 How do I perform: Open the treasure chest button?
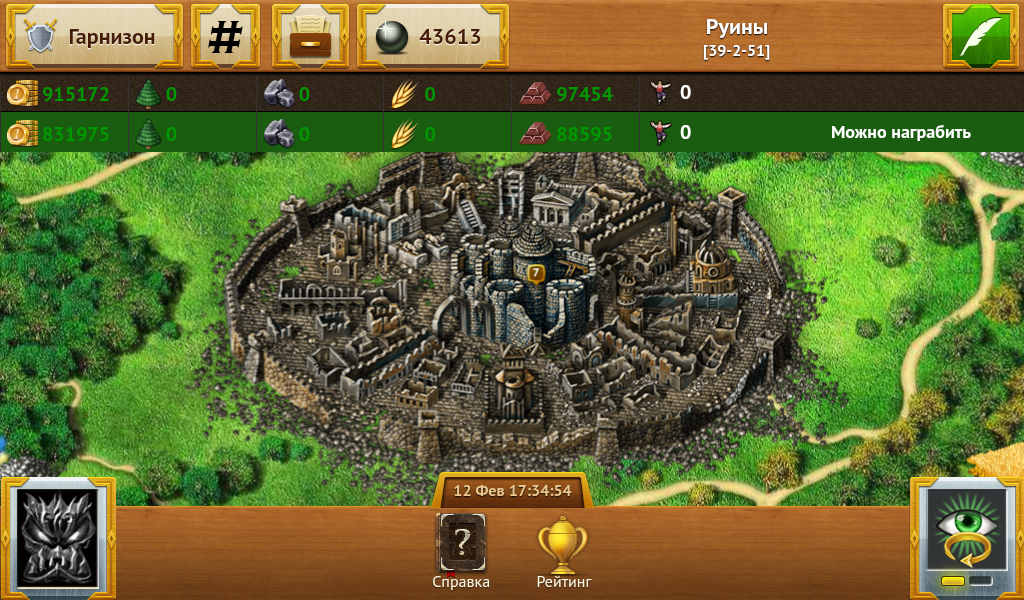coord(310,37)
